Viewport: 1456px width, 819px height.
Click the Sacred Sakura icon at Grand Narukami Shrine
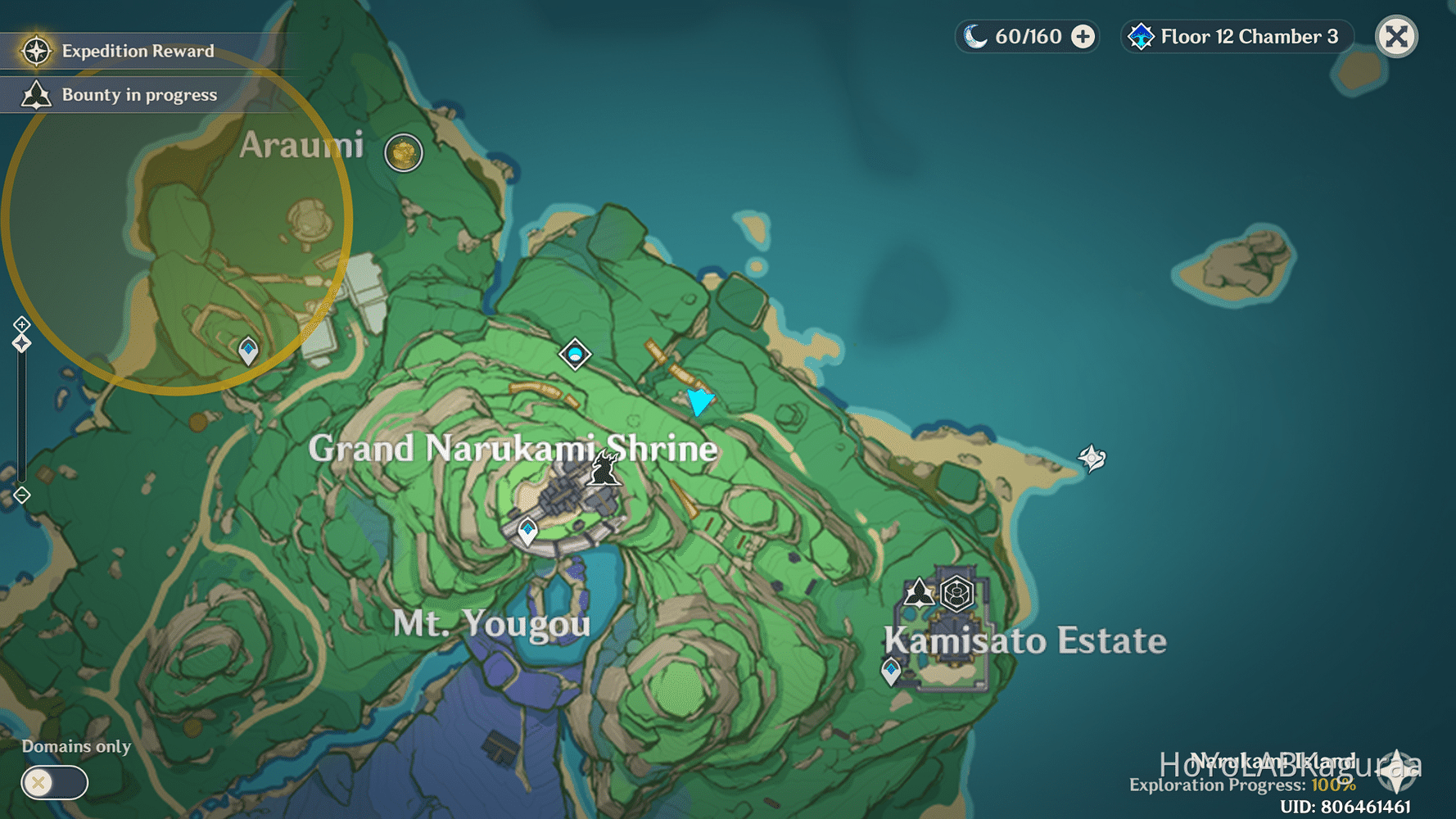pos(603,467)
